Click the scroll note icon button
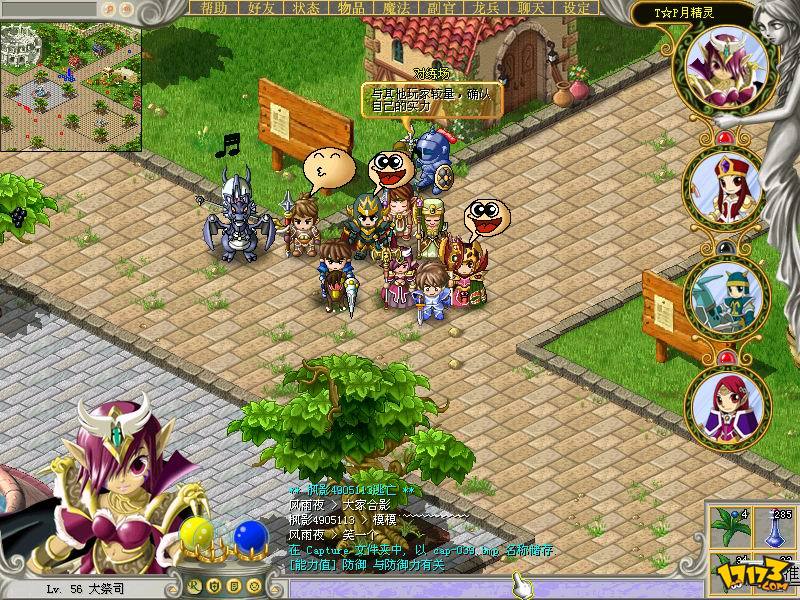 click(x=233, y=585)
